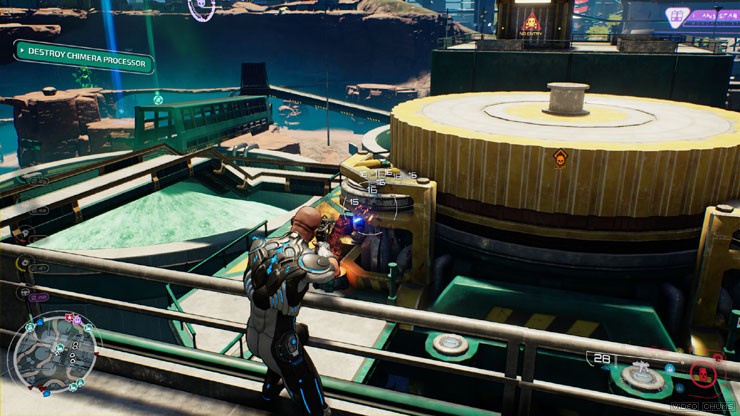
Task: Select the Destroy Chimera Processor objective banner
Action: pos(84,56)
